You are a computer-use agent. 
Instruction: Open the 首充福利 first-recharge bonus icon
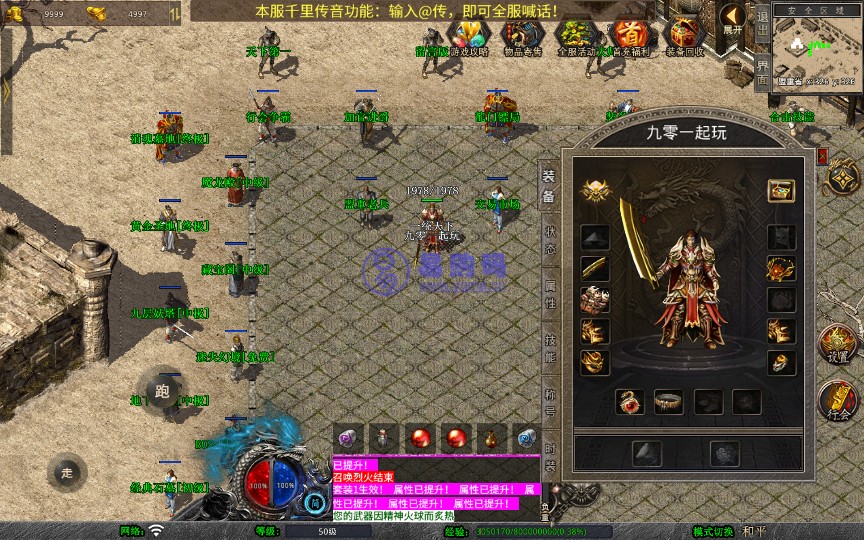[x=629, y=37]
